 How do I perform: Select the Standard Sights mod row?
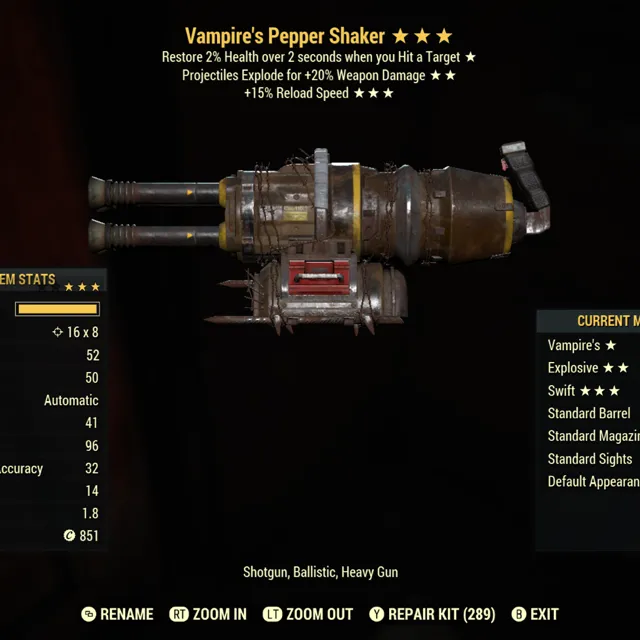(590, 459)
